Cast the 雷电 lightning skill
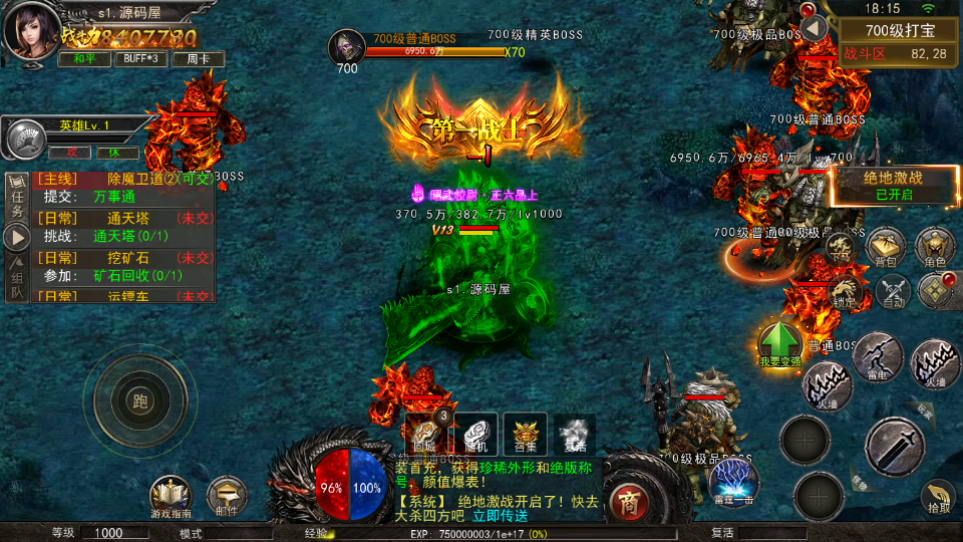The image size is (963, 542). 878,357
